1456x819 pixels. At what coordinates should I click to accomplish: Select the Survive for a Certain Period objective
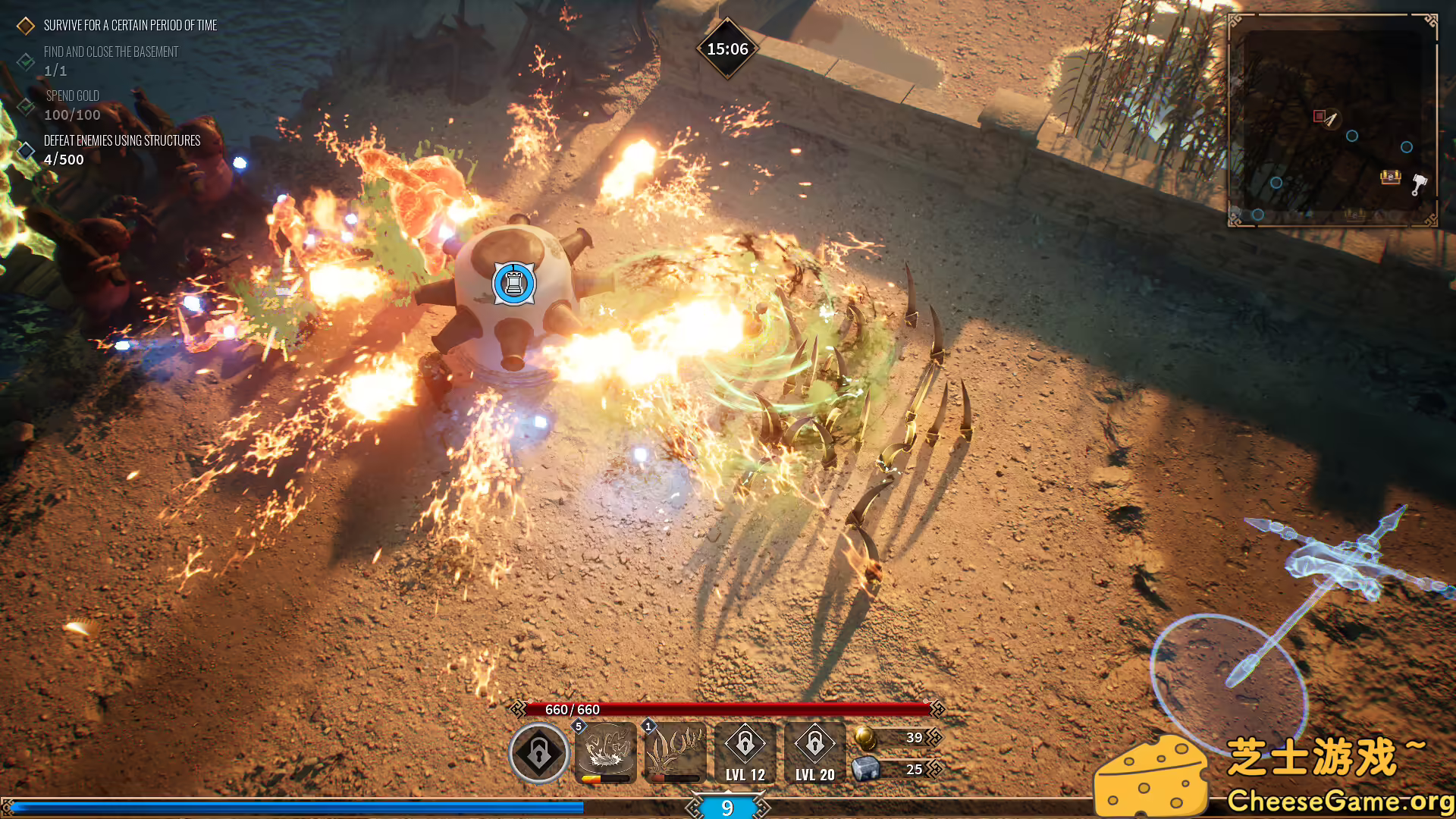(130, 26)
